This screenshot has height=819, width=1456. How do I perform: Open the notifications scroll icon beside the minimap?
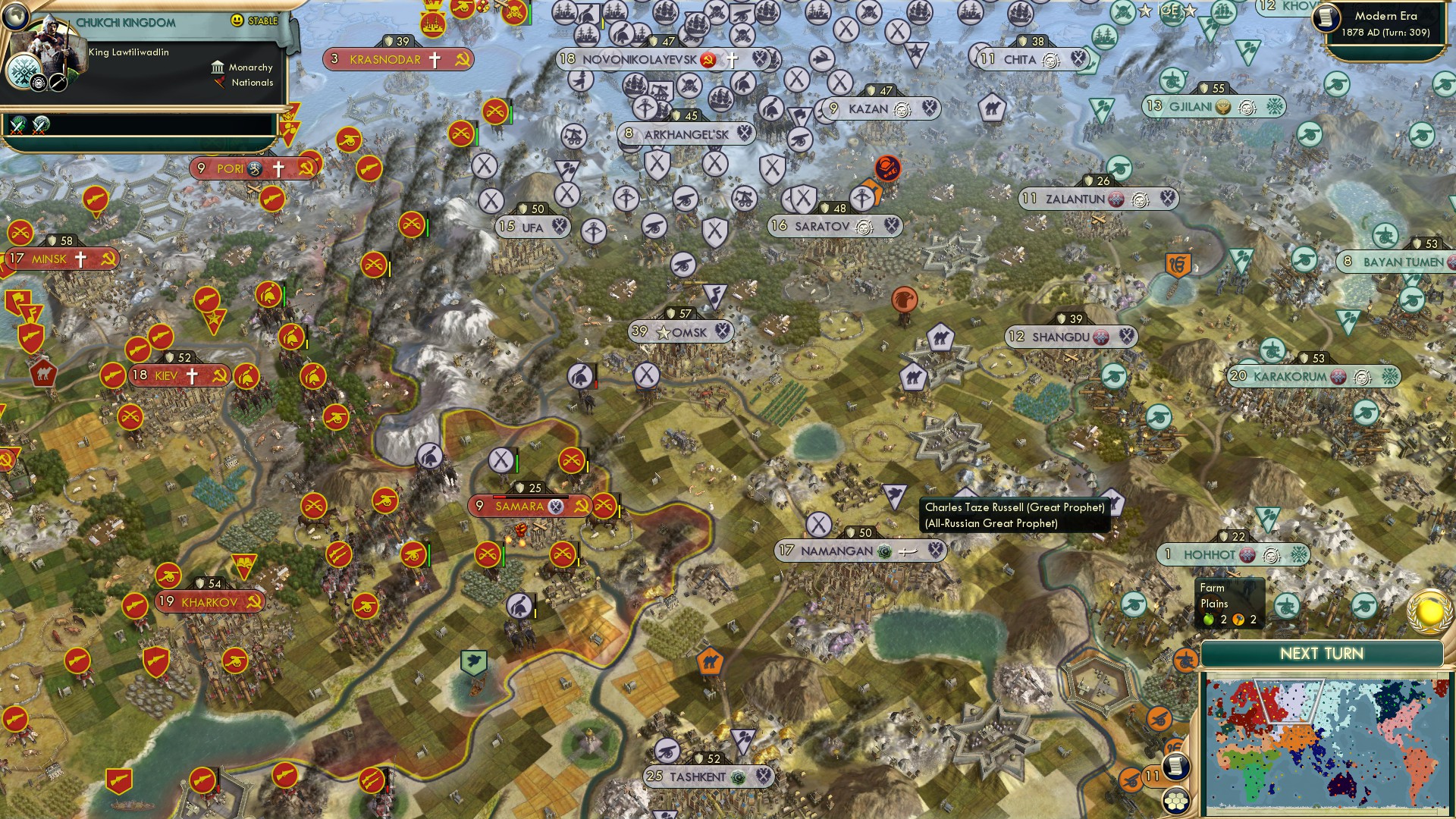coord(1176,767)
